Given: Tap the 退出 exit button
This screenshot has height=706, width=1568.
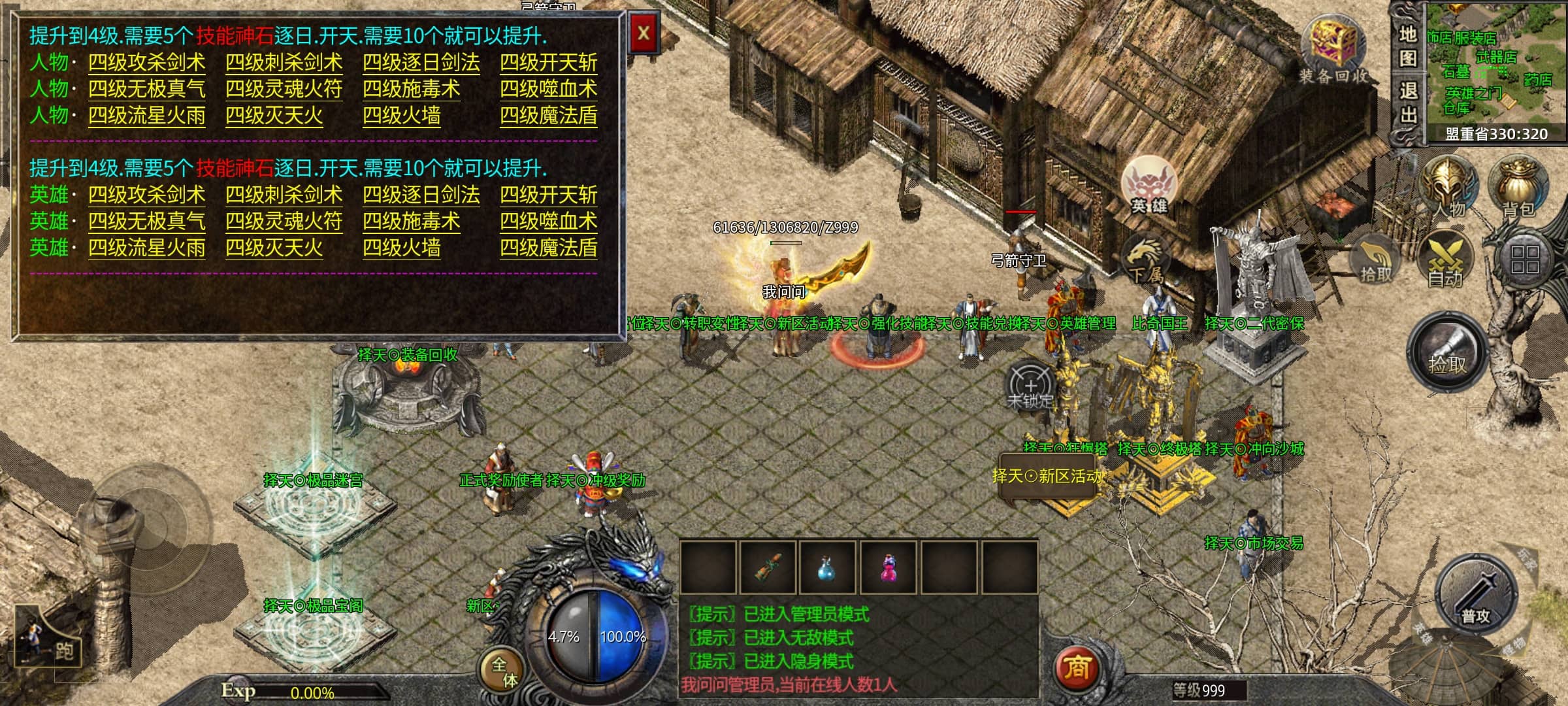Looking at the screenshot, I should pos(1407,103).
